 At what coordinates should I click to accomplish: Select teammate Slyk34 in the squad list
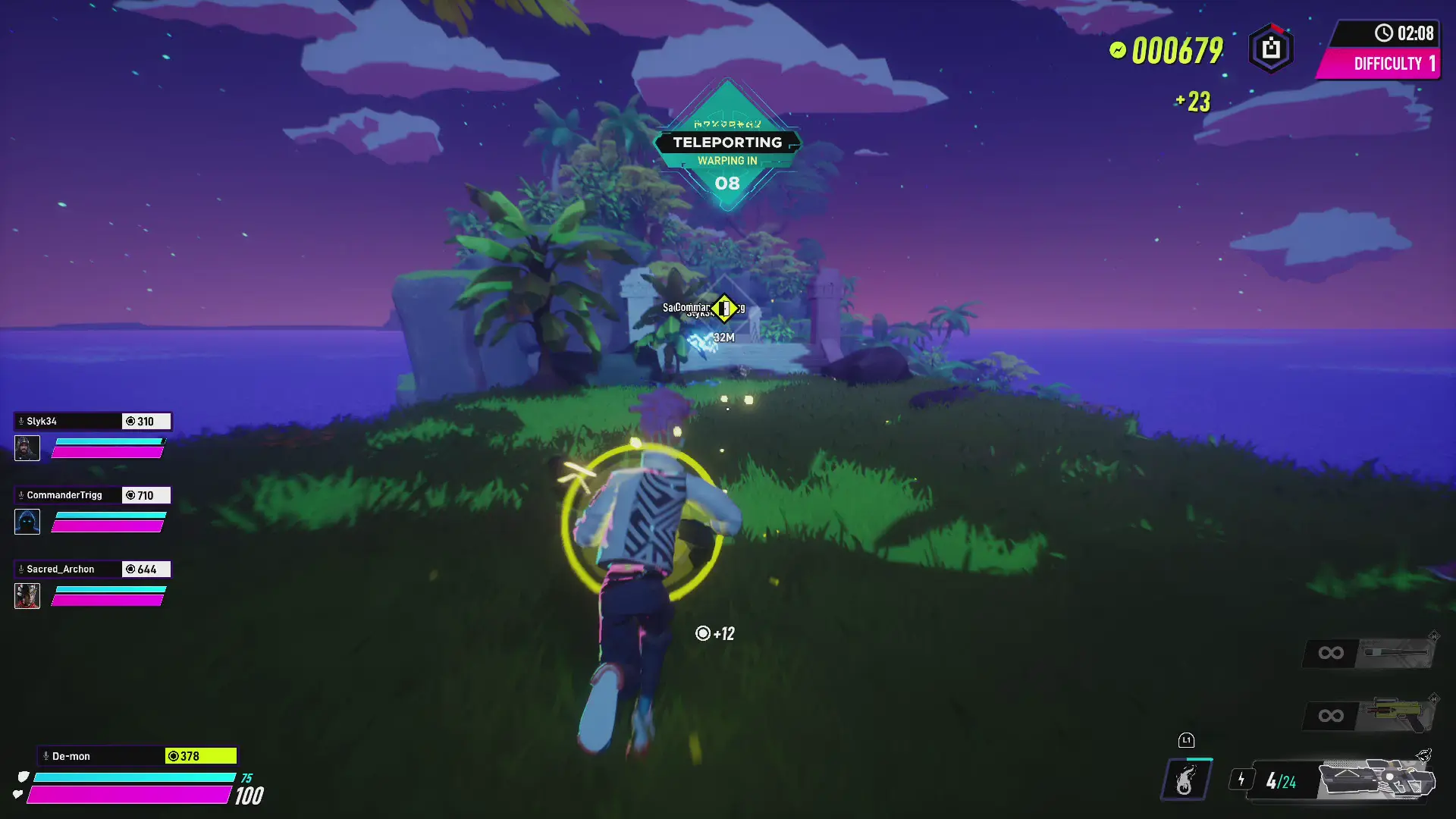(68, 422)
